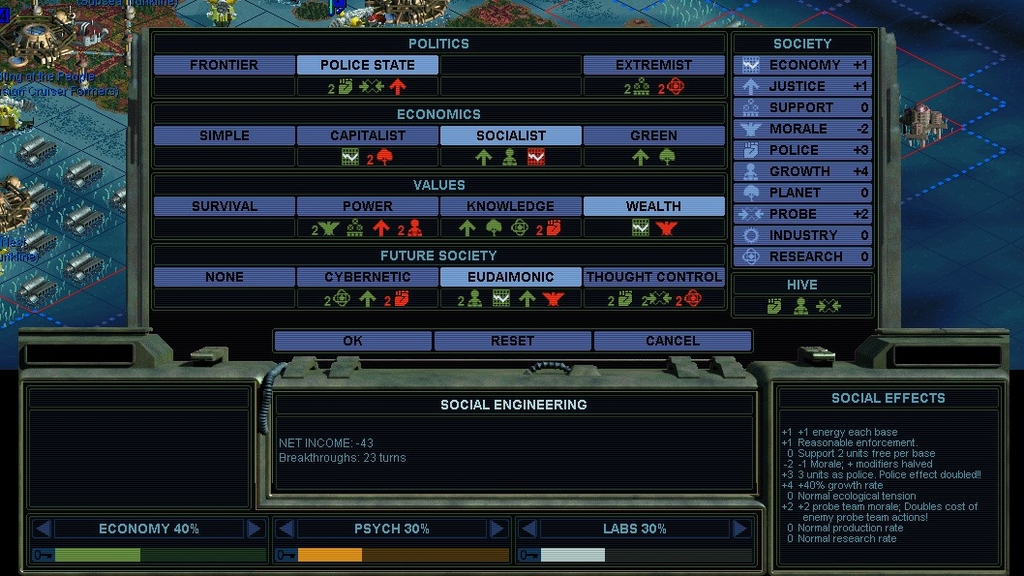The image size is (1024, 576).
Task: Set values to Survival
Action: click(x=224, y=206)
